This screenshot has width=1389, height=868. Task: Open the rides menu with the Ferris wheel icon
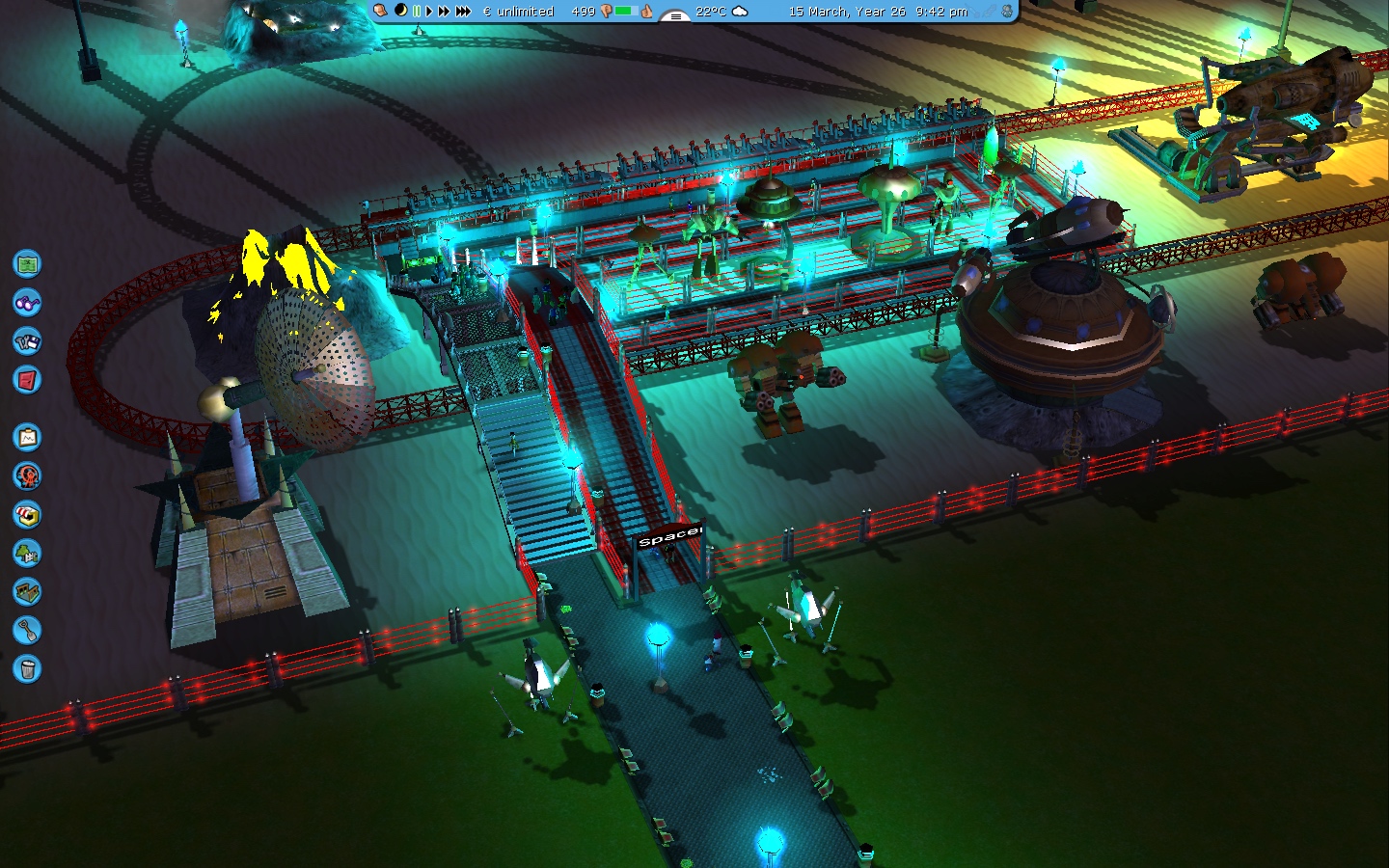(27, 475)
